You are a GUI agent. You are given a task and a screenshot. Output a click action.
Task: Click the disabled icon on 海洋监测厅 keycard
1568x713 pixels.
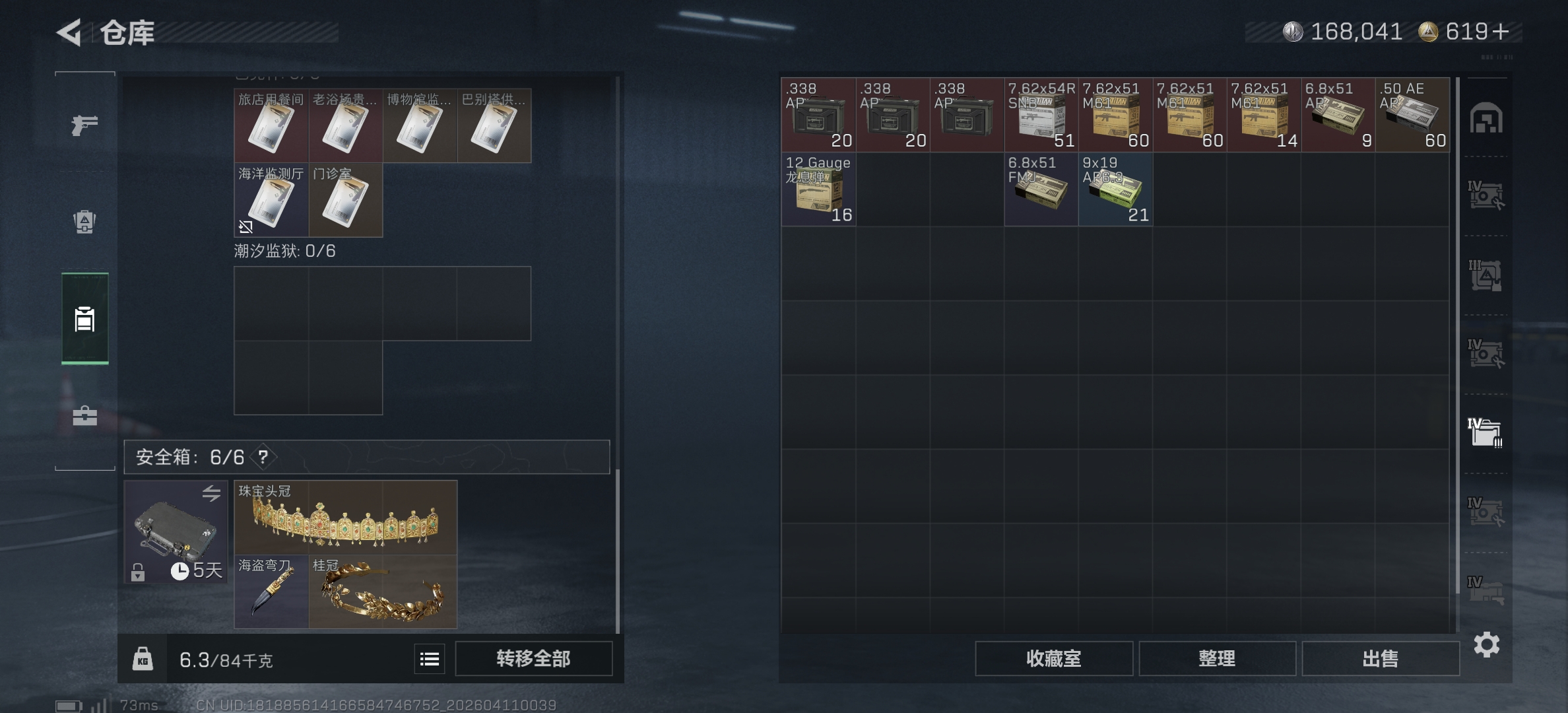[x=246, y=227]
